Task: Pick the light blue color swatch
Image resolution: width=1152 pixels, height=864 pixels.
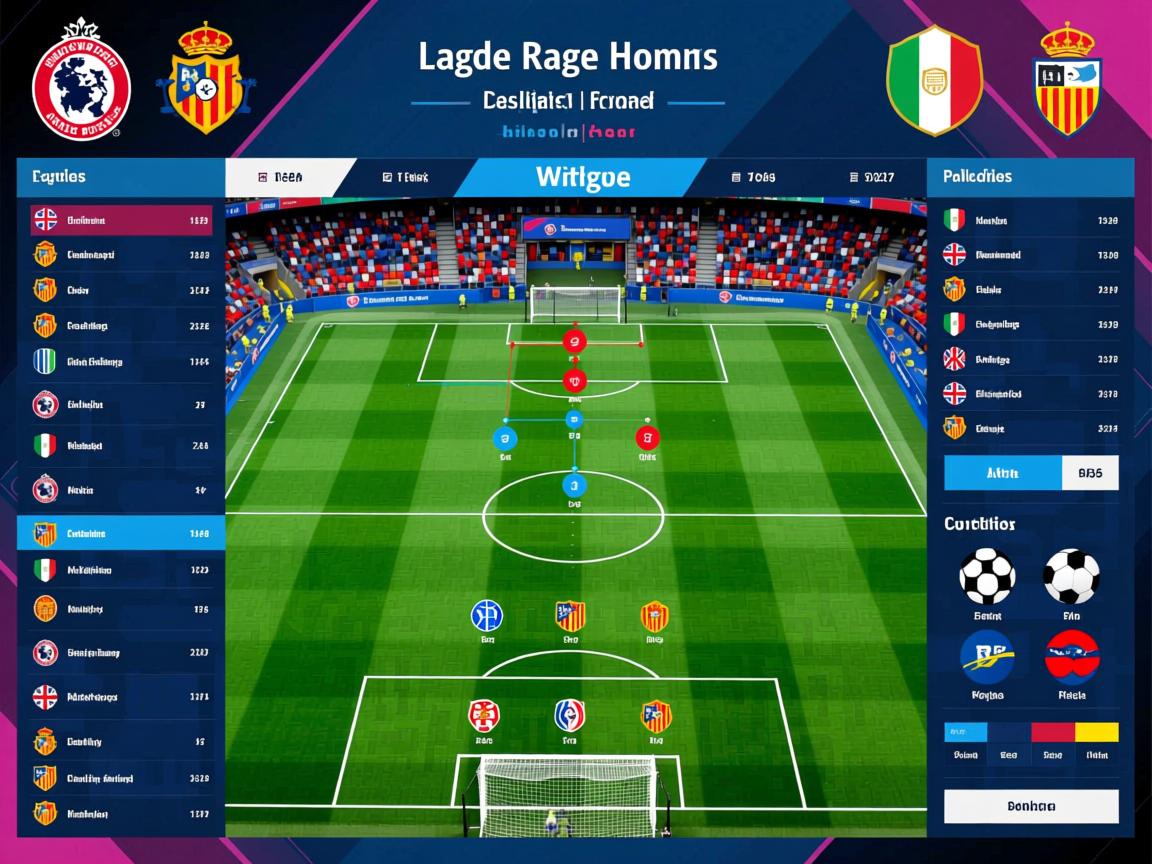Action: [965, 733]
